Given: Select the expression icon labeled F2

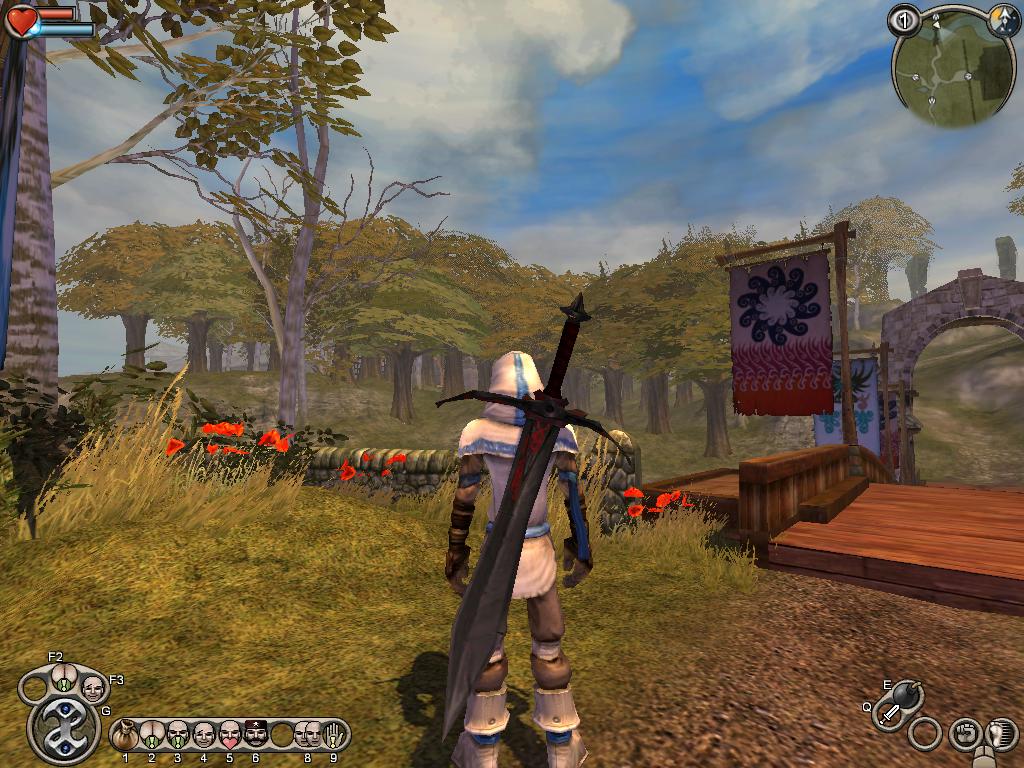Looking at the screenshot, I should (63, 679).
